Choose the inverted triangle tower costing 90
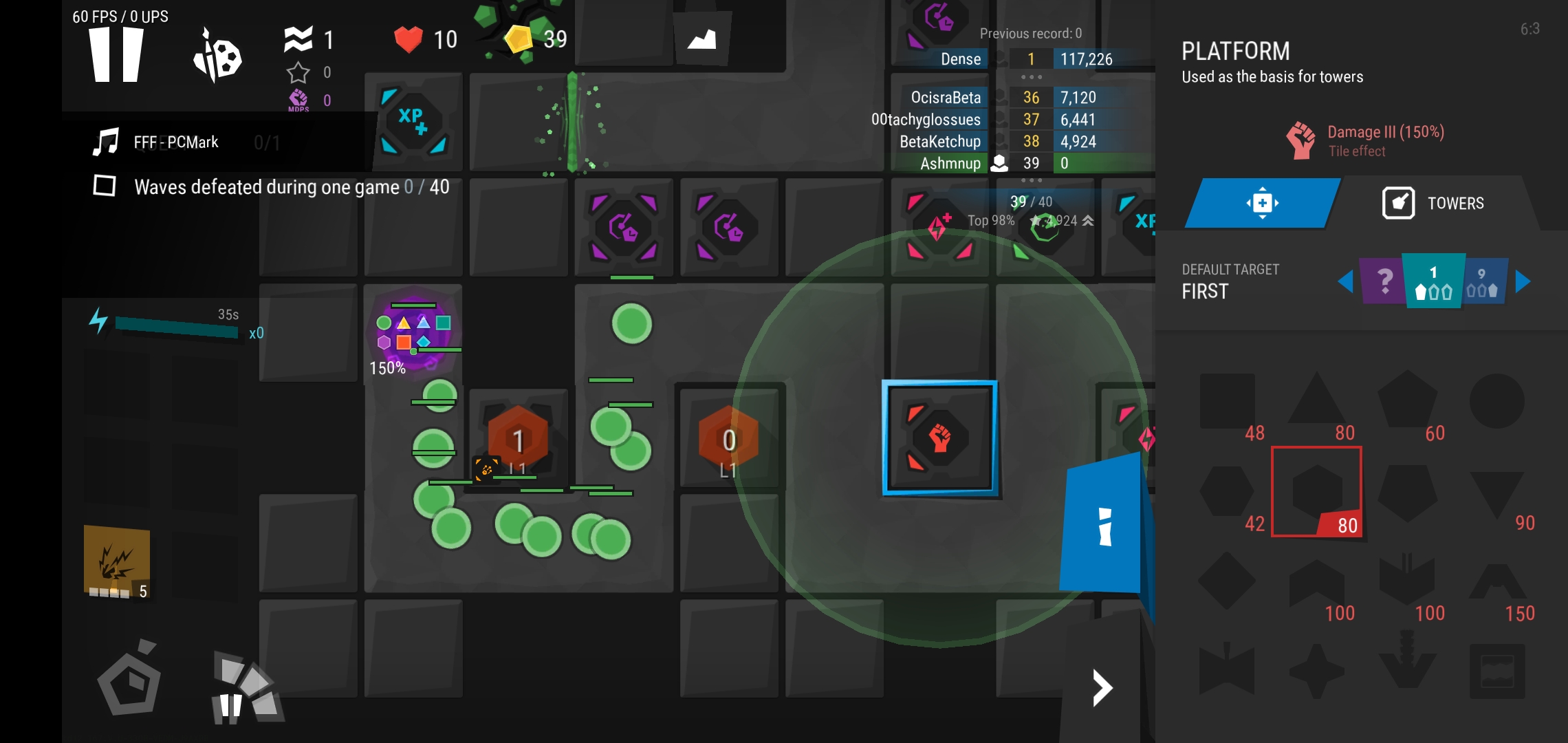The width and height of the screenshot is (1568, 743). [x=1496, y=492]
